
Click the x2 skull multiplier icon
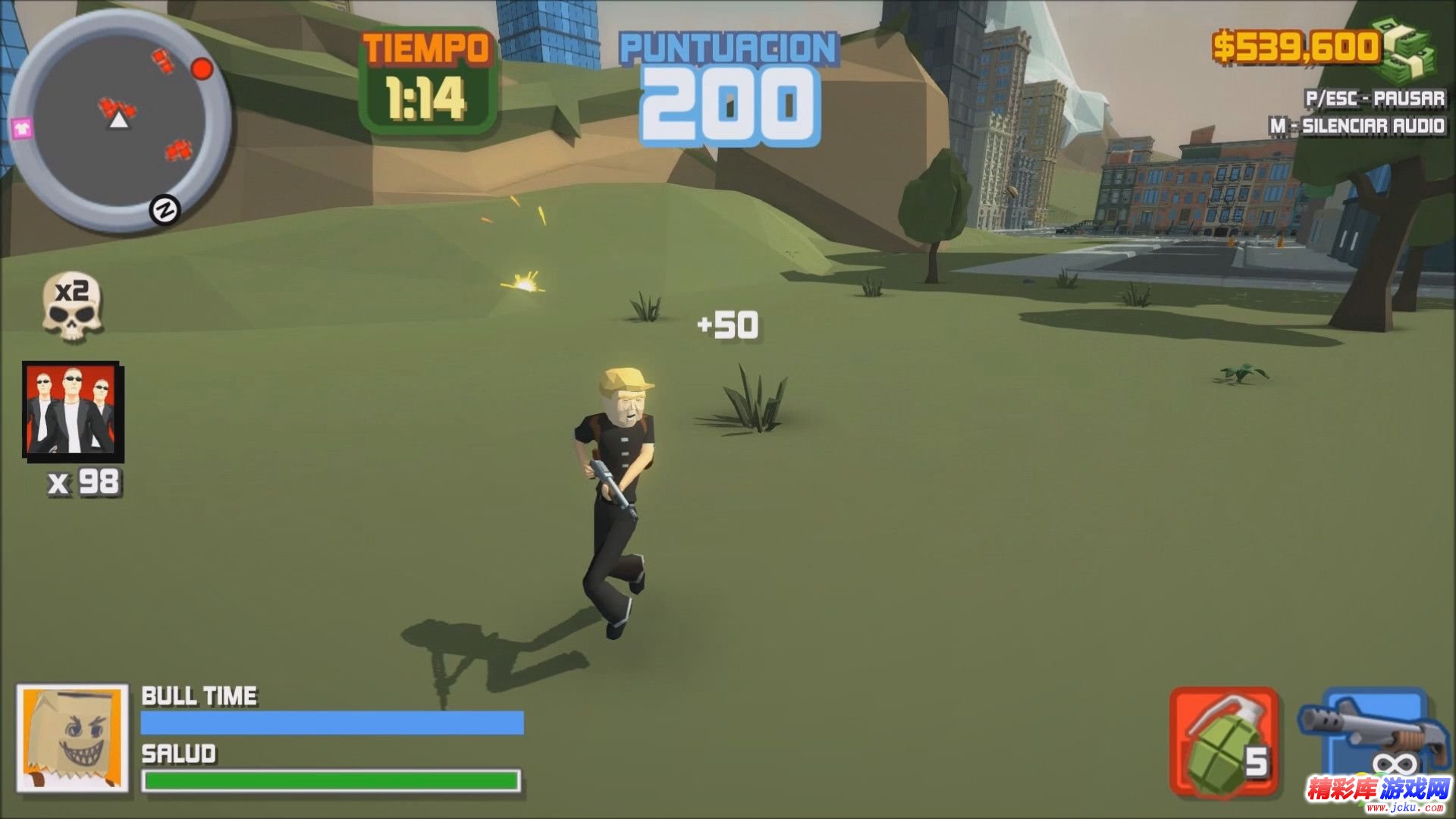71,307
